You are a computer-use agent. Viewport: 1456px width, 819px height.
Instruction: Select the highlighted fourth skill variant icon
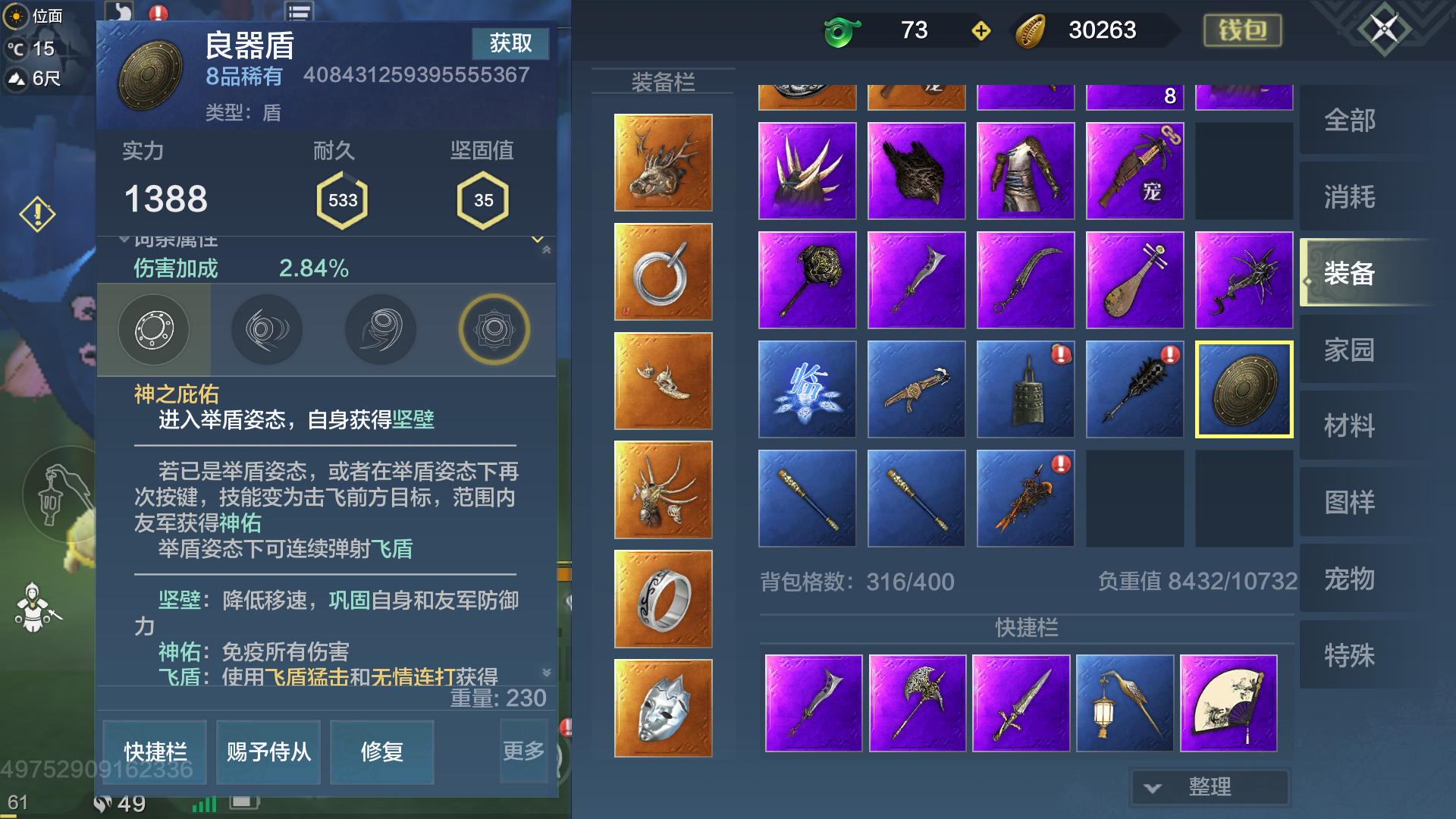pyautogui.click(x=494, y=329)
